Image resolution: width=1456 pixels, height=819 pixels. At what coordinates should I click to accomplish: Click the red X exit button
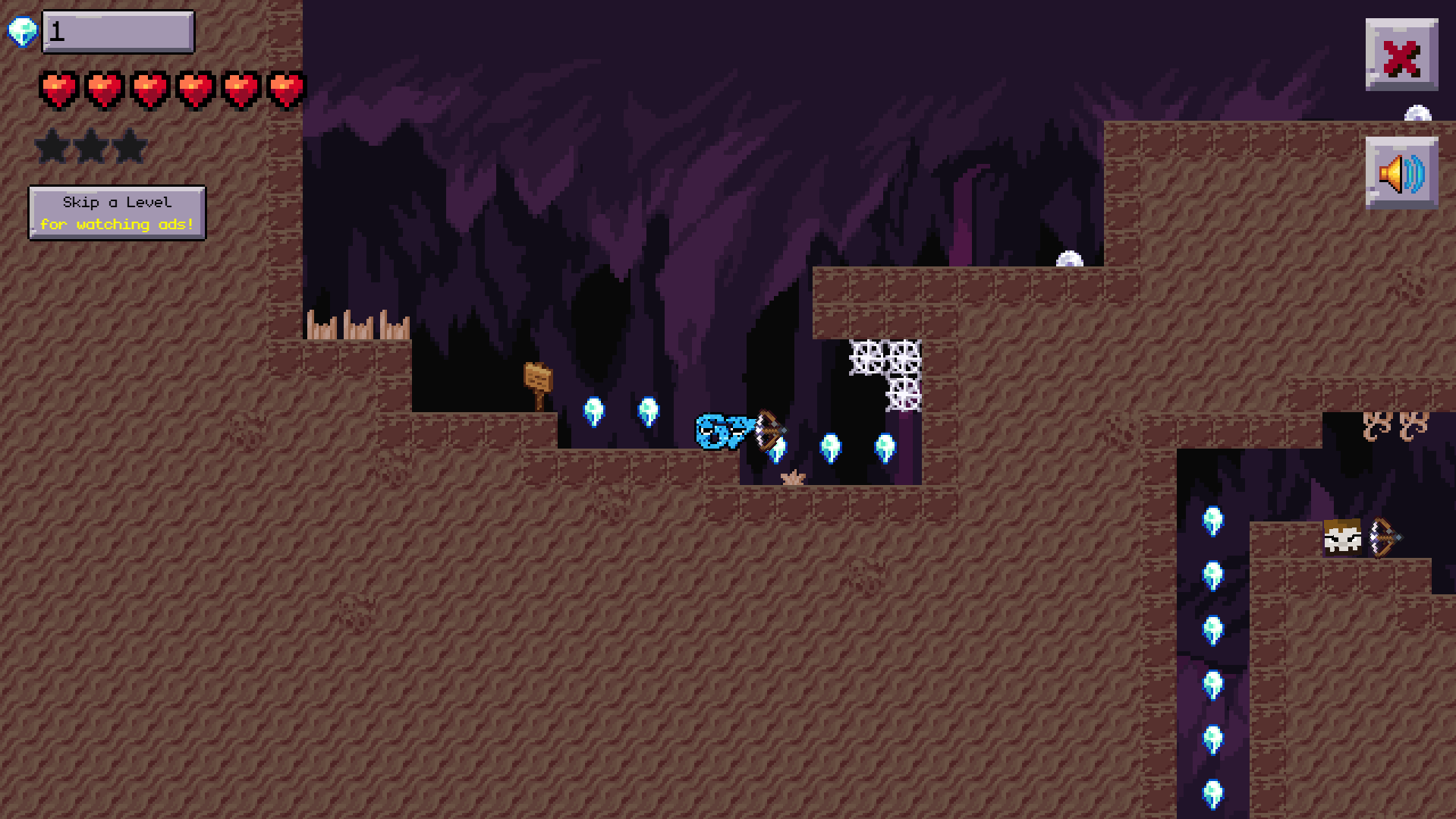(1402, 53)
